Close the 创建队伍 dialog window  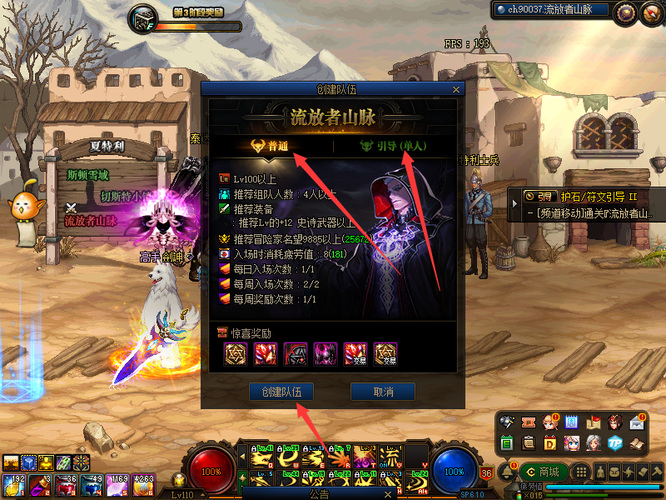(457, 90)
